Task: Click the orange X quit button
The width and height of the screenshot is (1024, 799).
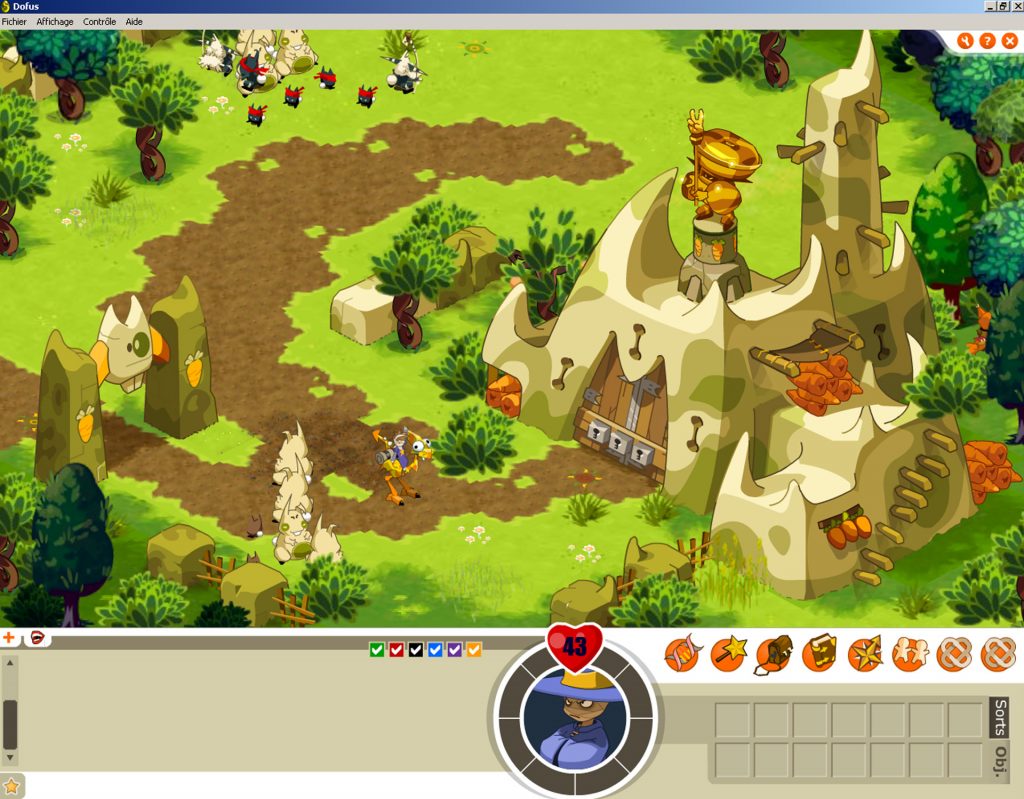Action: (1009, 41)
